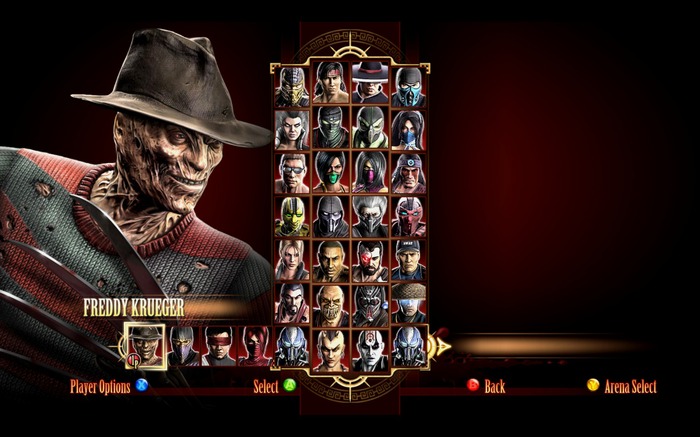Select Scorpion's portrait tile
Viewport: 700px width, 437px height.
pos(293,84)
